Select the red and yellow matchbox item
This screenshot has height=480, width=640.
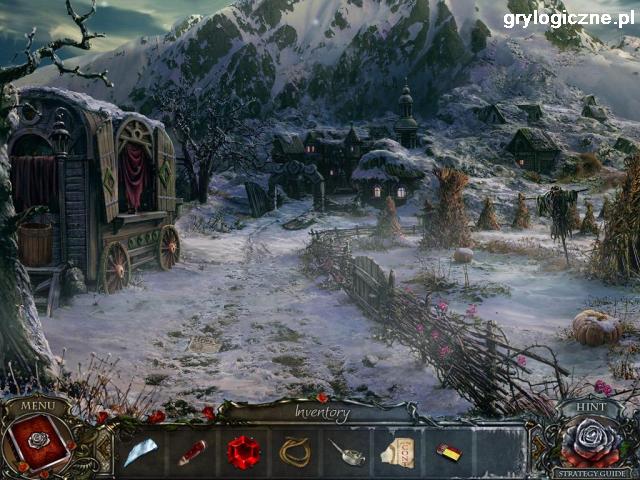click(449, 451)
